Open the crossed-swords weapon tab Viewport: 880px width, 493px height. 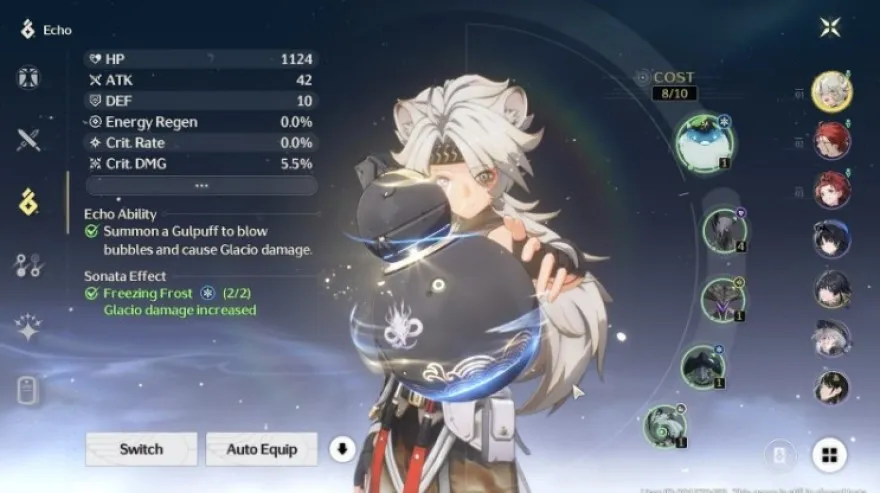(x=28, y=139)
